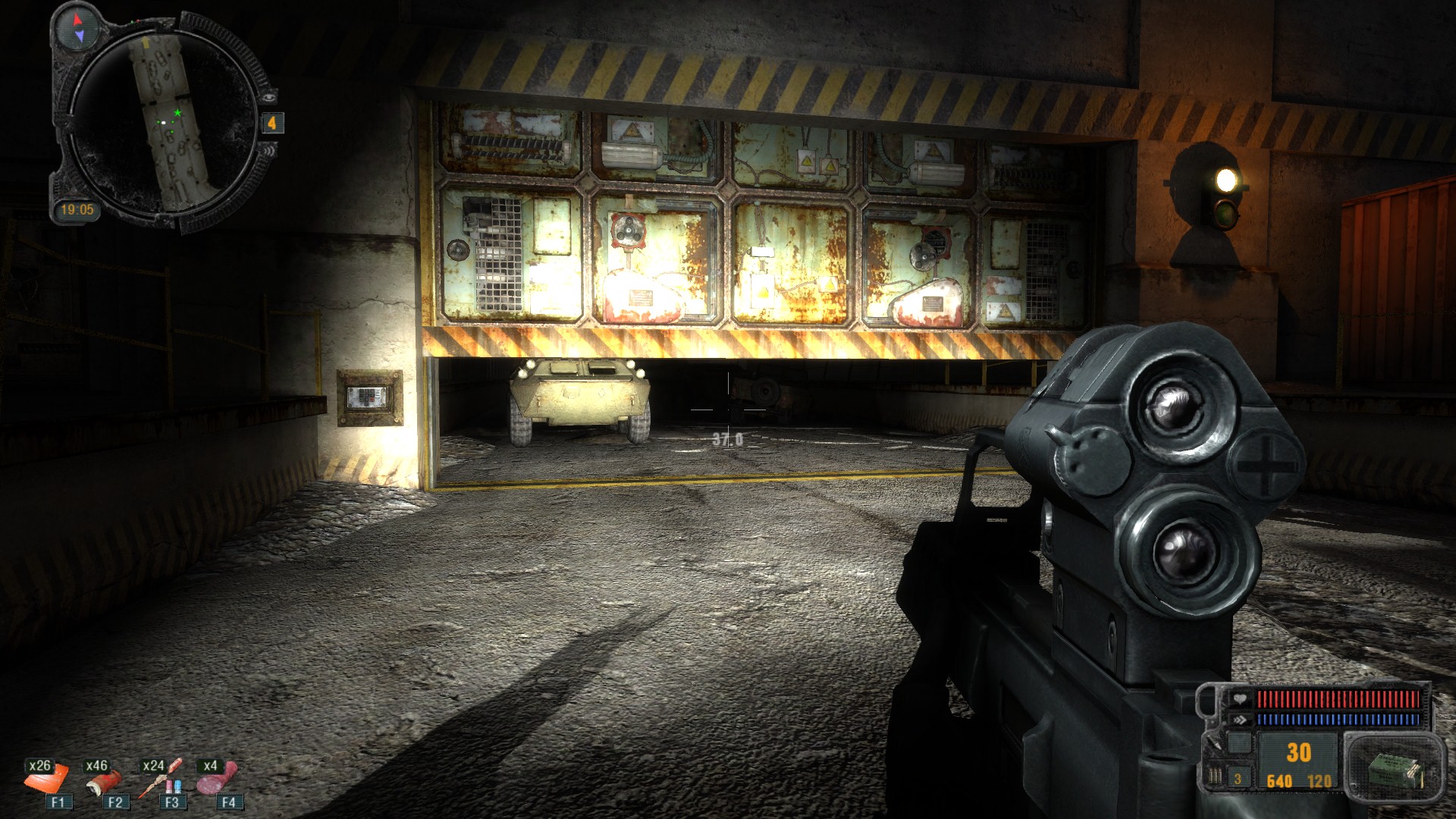
Task: Use the orange medkit quick slot
Action: pyautogui.click(x=45, y=778)
